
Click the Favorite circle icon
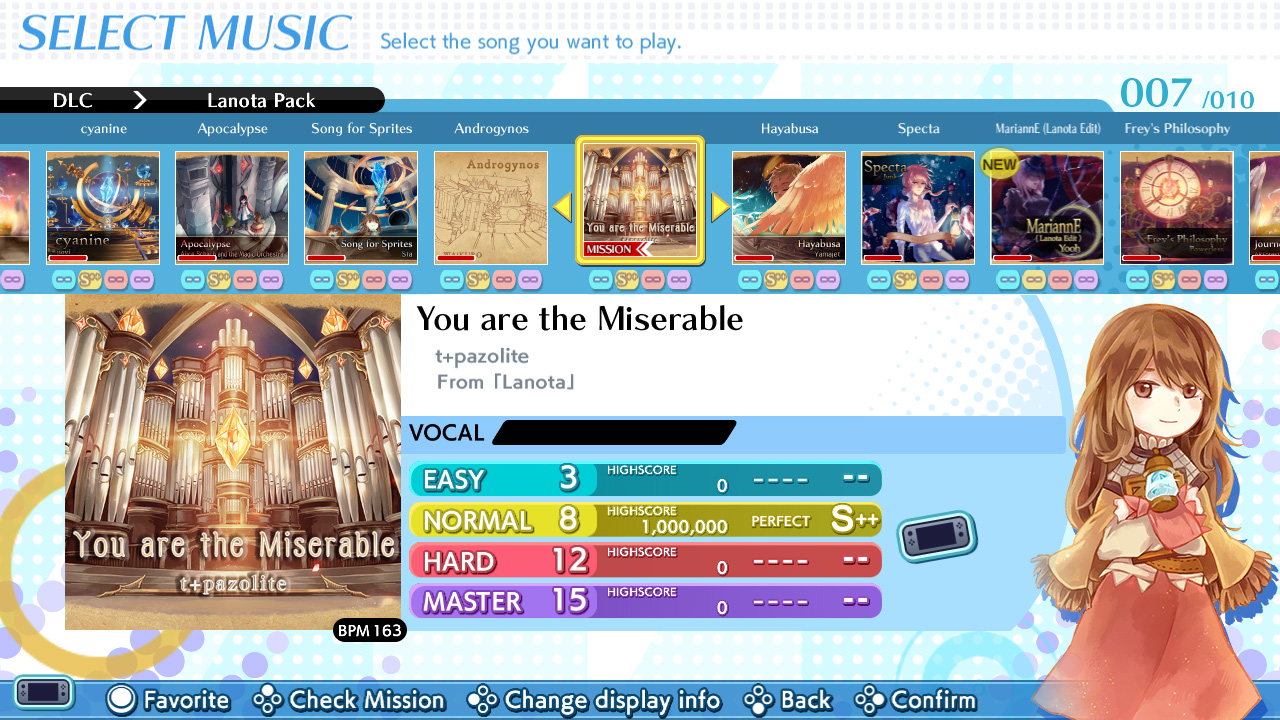[120, 700]
